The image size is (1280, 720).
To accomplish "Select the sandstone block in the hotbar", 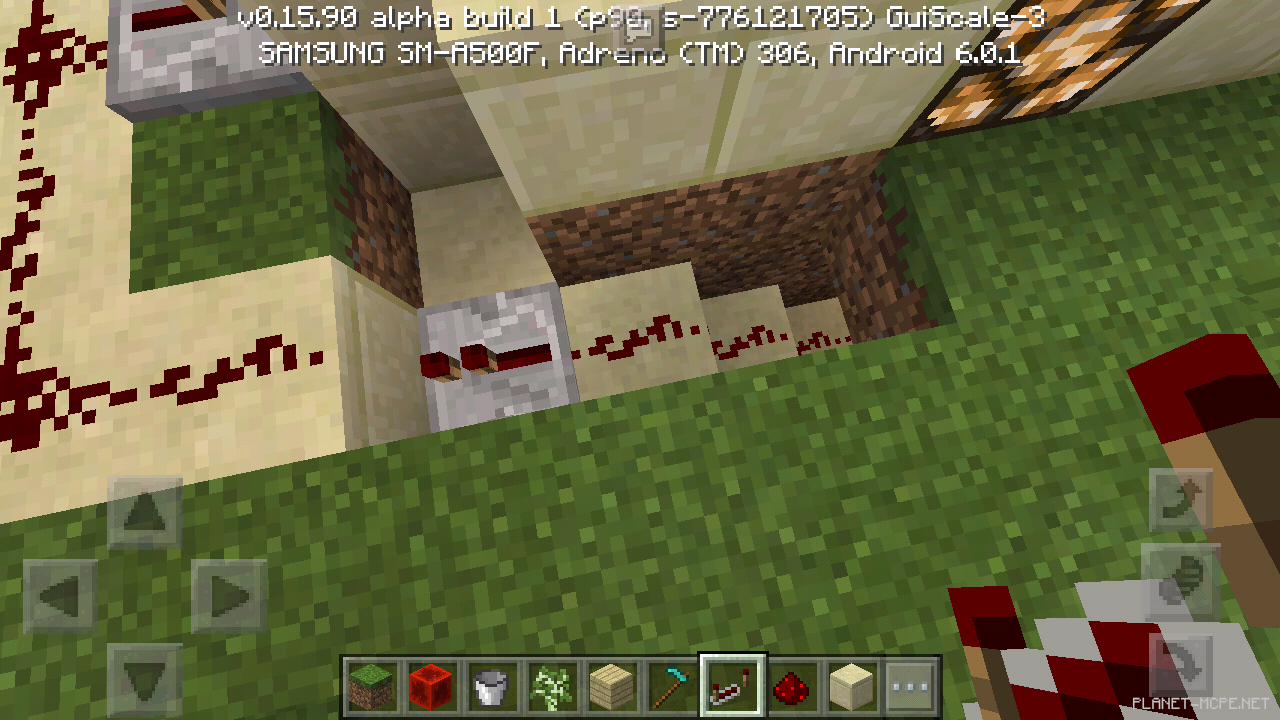I will coord(853,686).
